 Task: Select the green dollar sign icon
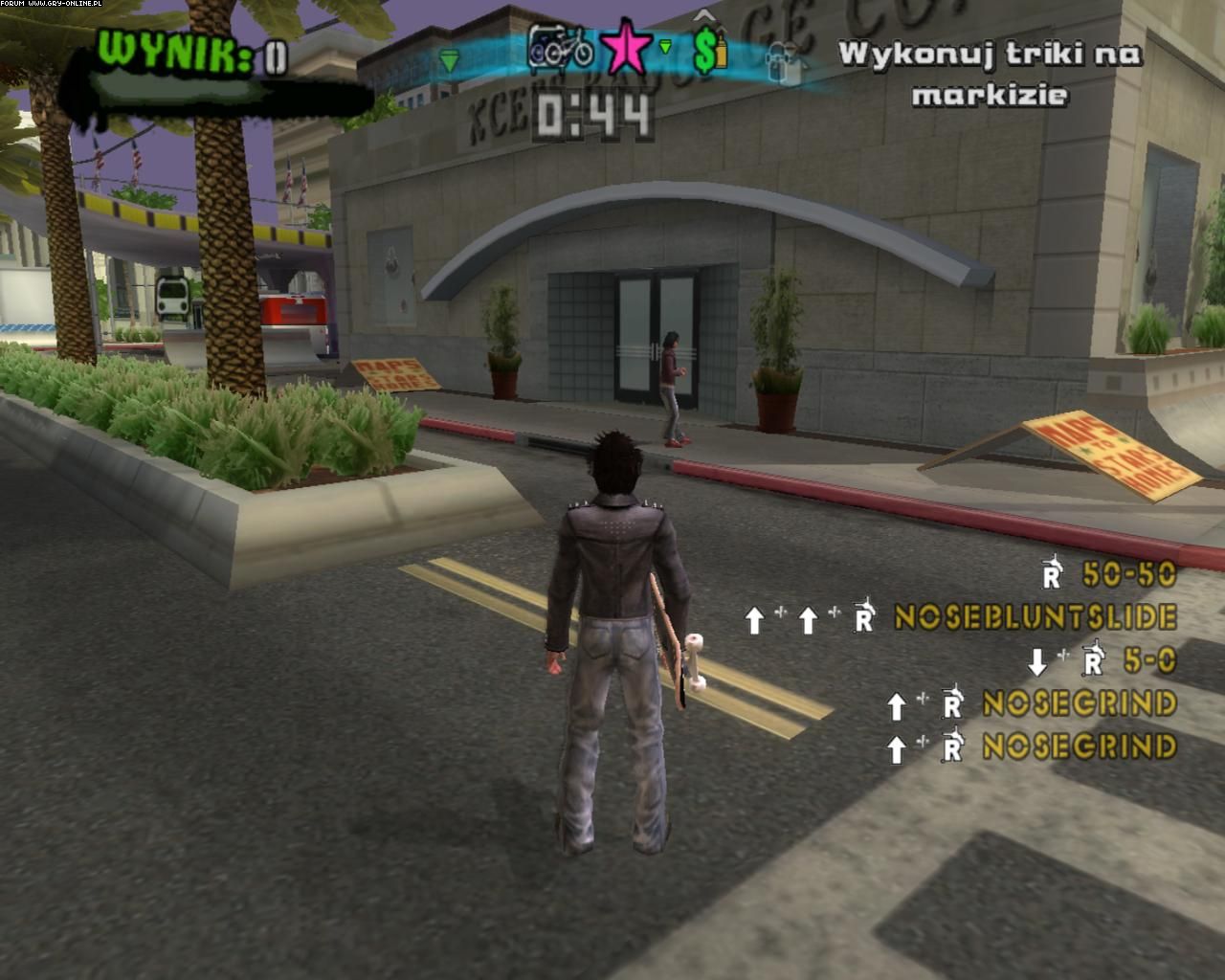click(708, 51)
